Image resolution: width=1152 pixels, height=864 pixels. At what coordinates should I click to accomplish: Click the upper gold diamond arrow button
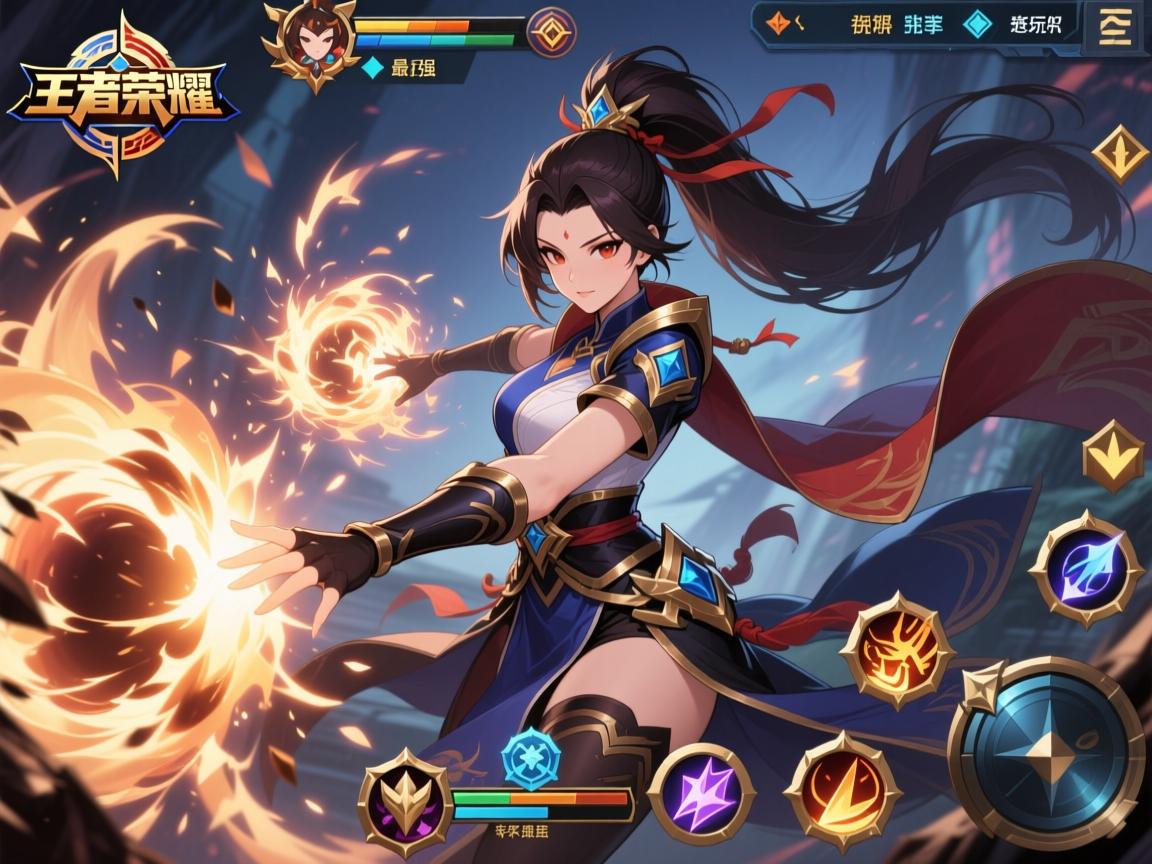pyautogui.click(x=1119, y=153)
